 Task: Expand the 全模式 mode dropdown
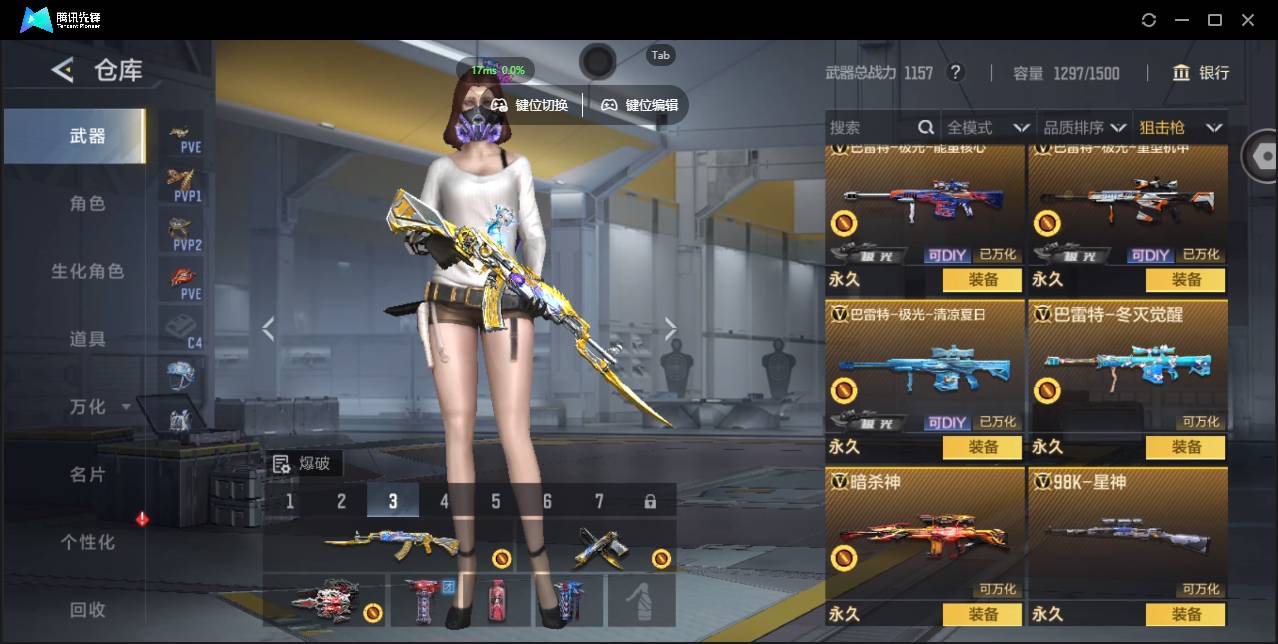[987, 128]
